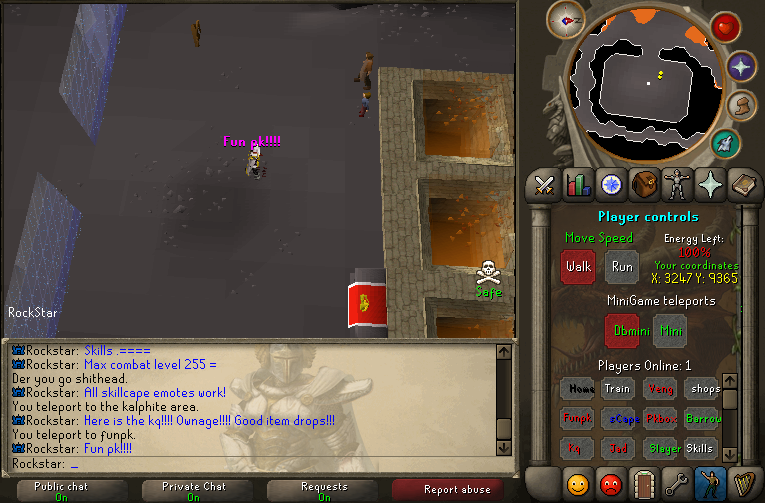Open the backpack inventory tab
Screen dimensions: 765x503
tap(644, 184)
